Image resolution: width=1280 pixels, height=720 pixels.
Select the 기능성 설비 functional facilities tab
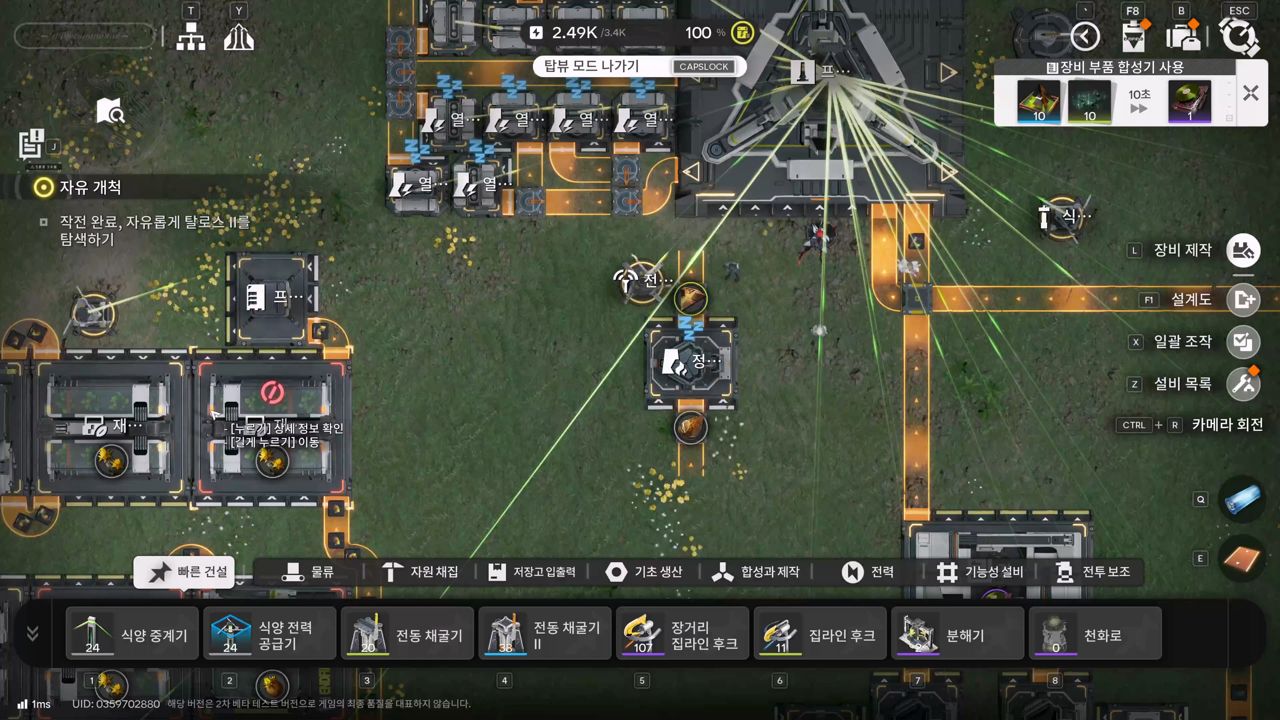[980, 572]
